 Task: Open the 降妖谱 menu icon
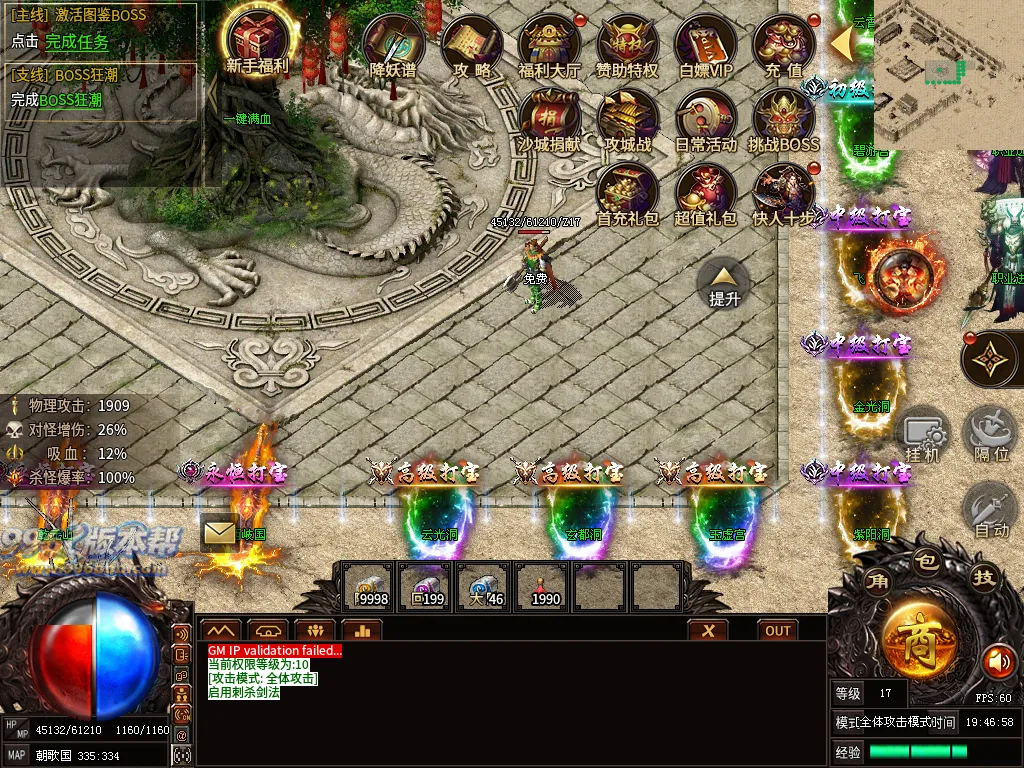click(x=393, y=44)
